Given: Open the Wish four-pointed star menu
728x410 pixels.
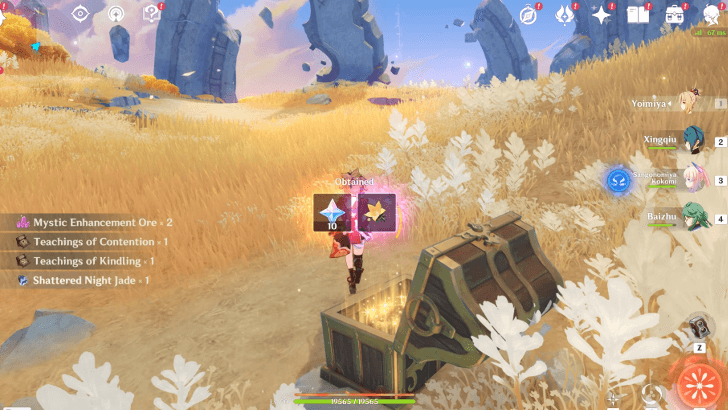Looking at the screenshot, I should pyautogui.click(x=601, y=14).
